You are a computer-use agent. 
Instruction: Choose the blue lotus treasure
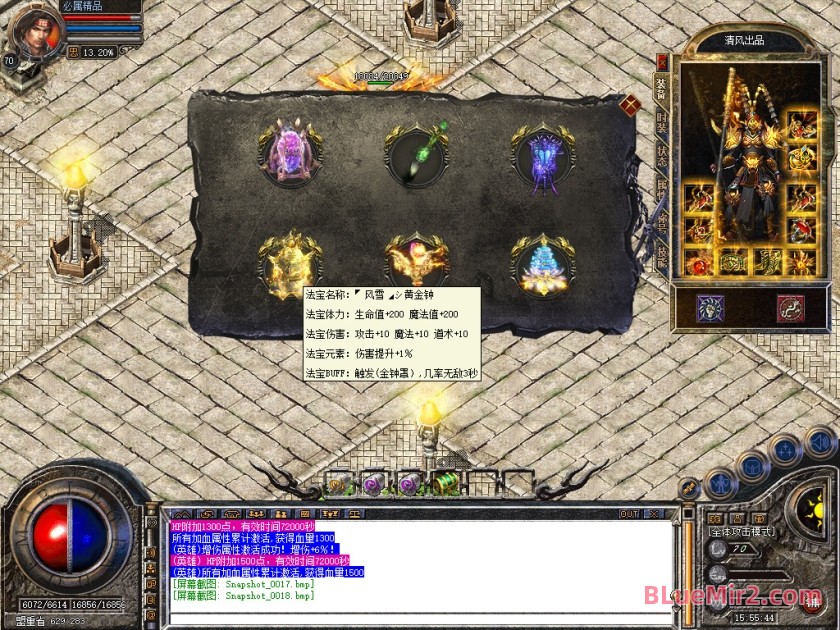coord(543,265)
